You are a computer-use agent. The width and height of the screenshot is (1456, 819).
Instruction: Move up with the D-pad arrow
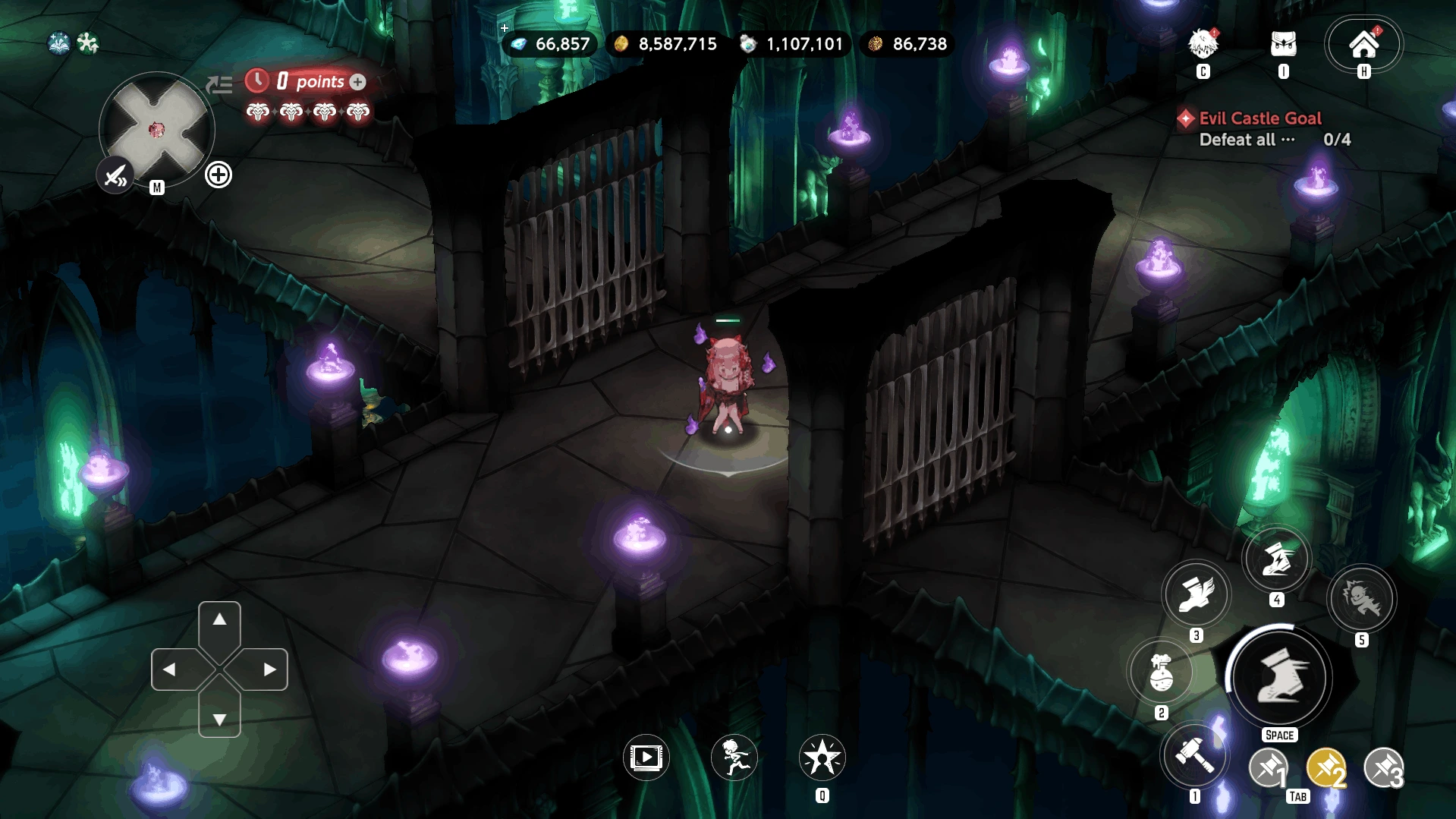[219, 620]
